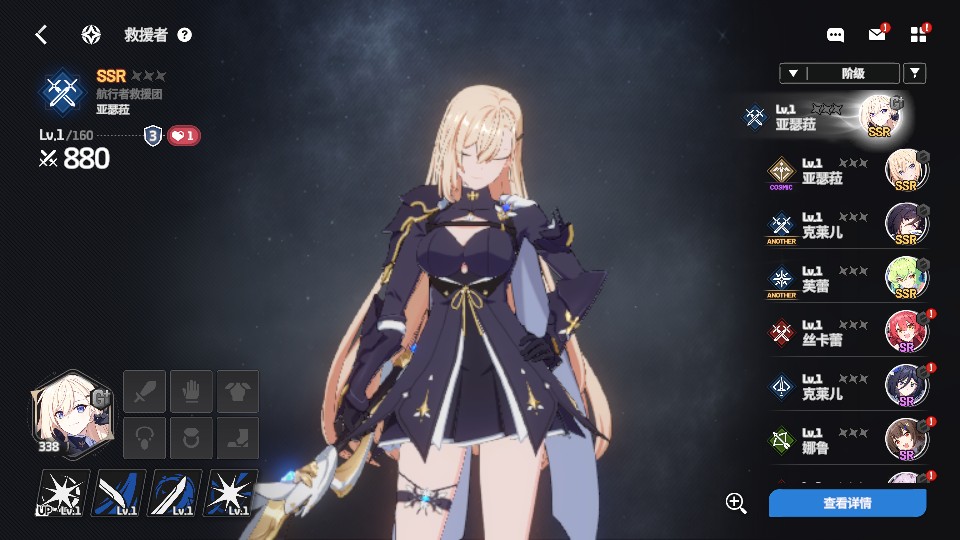Open the sword weapon equipment slot
Screen dimensions: 960x540
pos(143,390)
